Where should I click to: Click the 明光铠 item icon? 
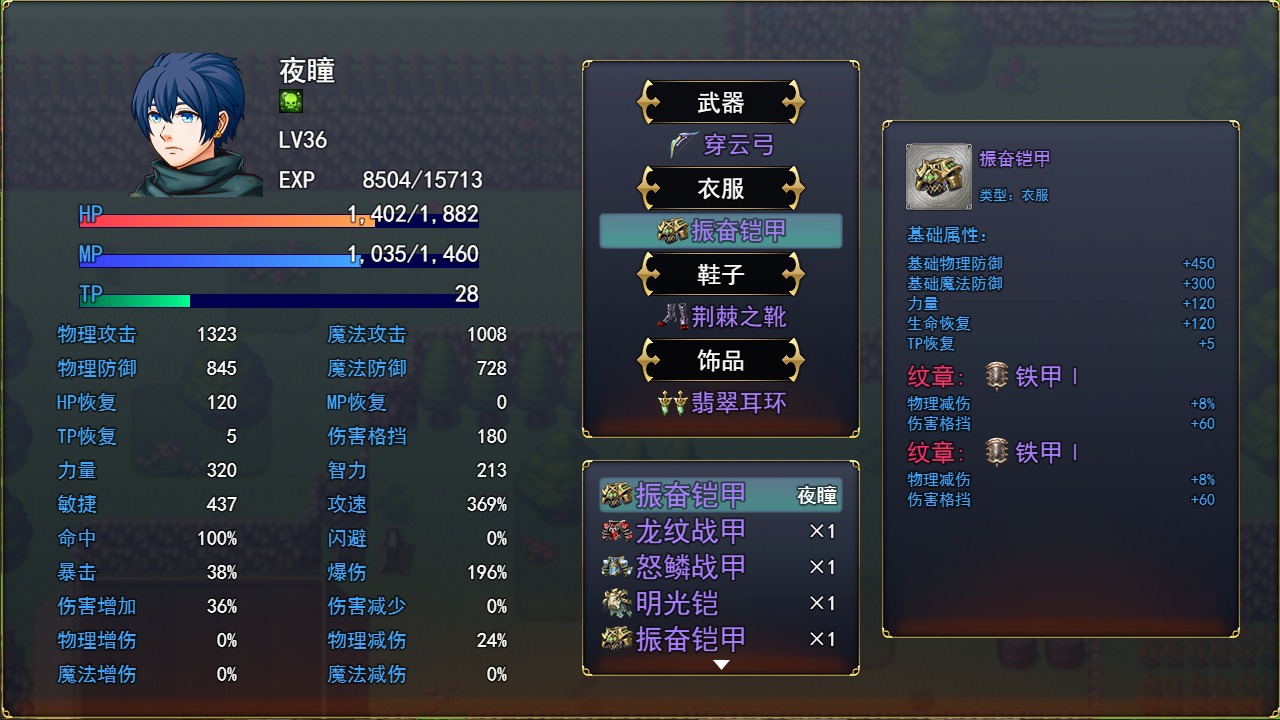click(x=614, y=603)
